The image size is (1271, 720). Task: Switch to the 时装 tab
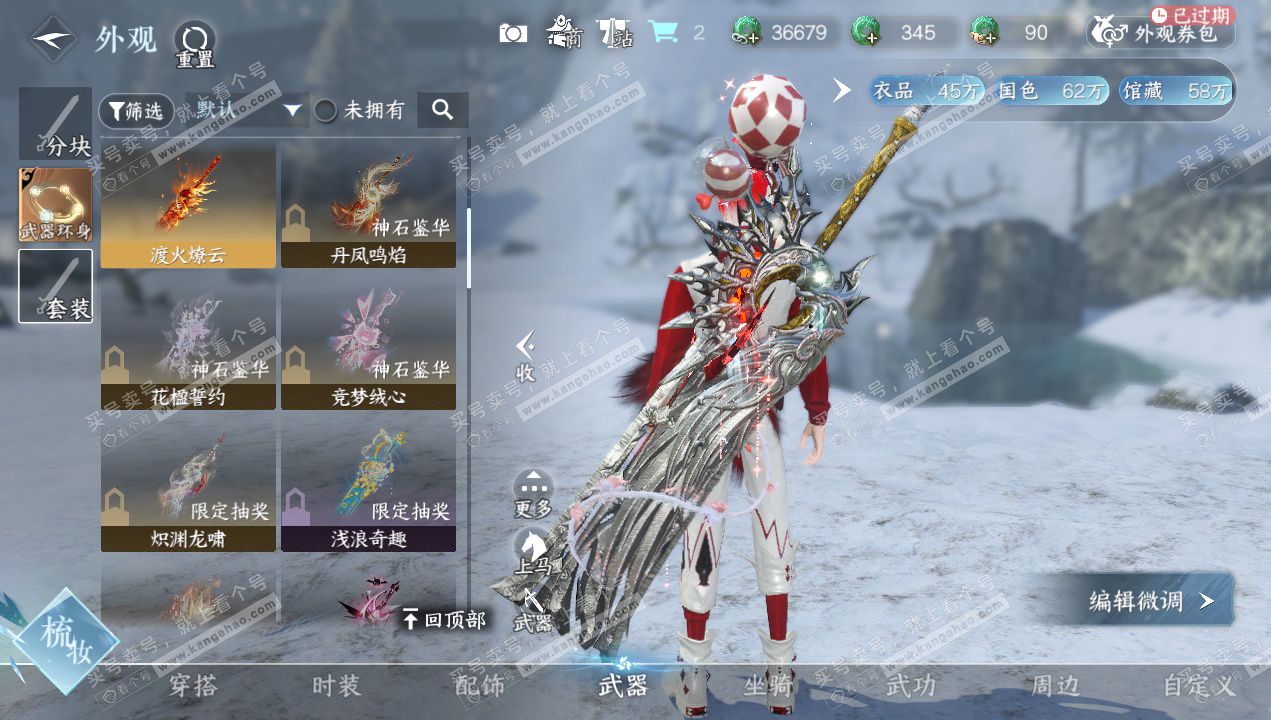[336, 686]
